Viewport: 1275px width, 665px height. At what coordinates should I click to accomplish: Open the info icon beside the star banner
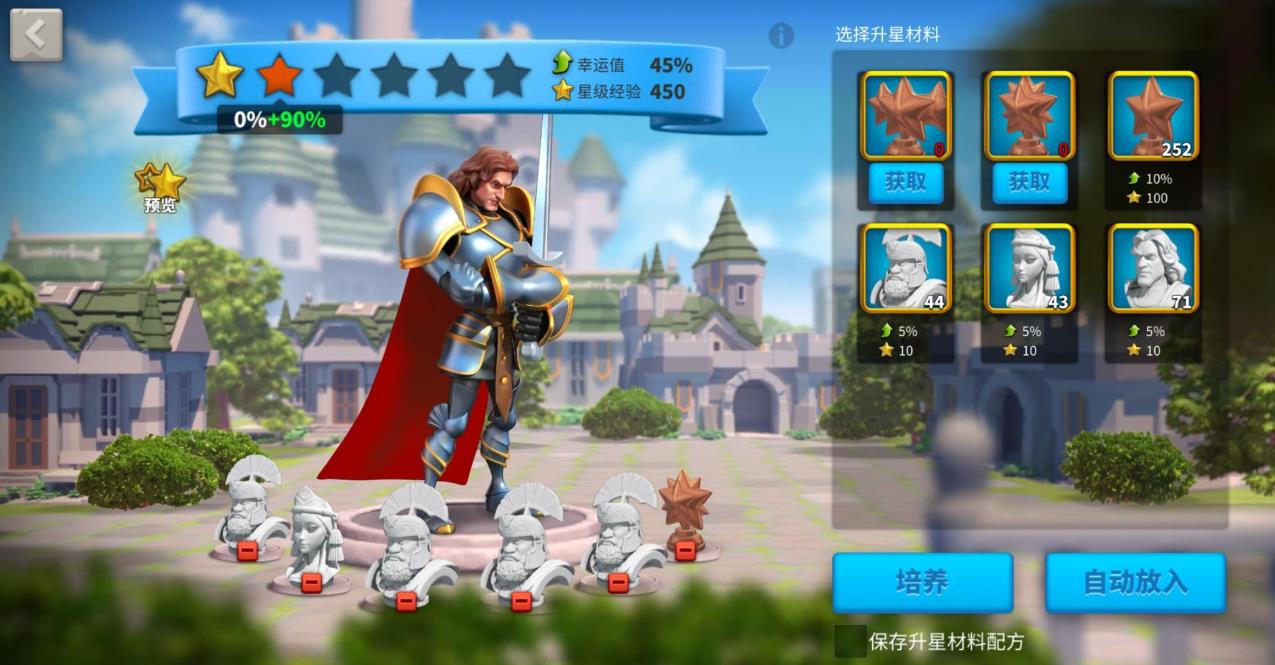(x=781, y=36)
